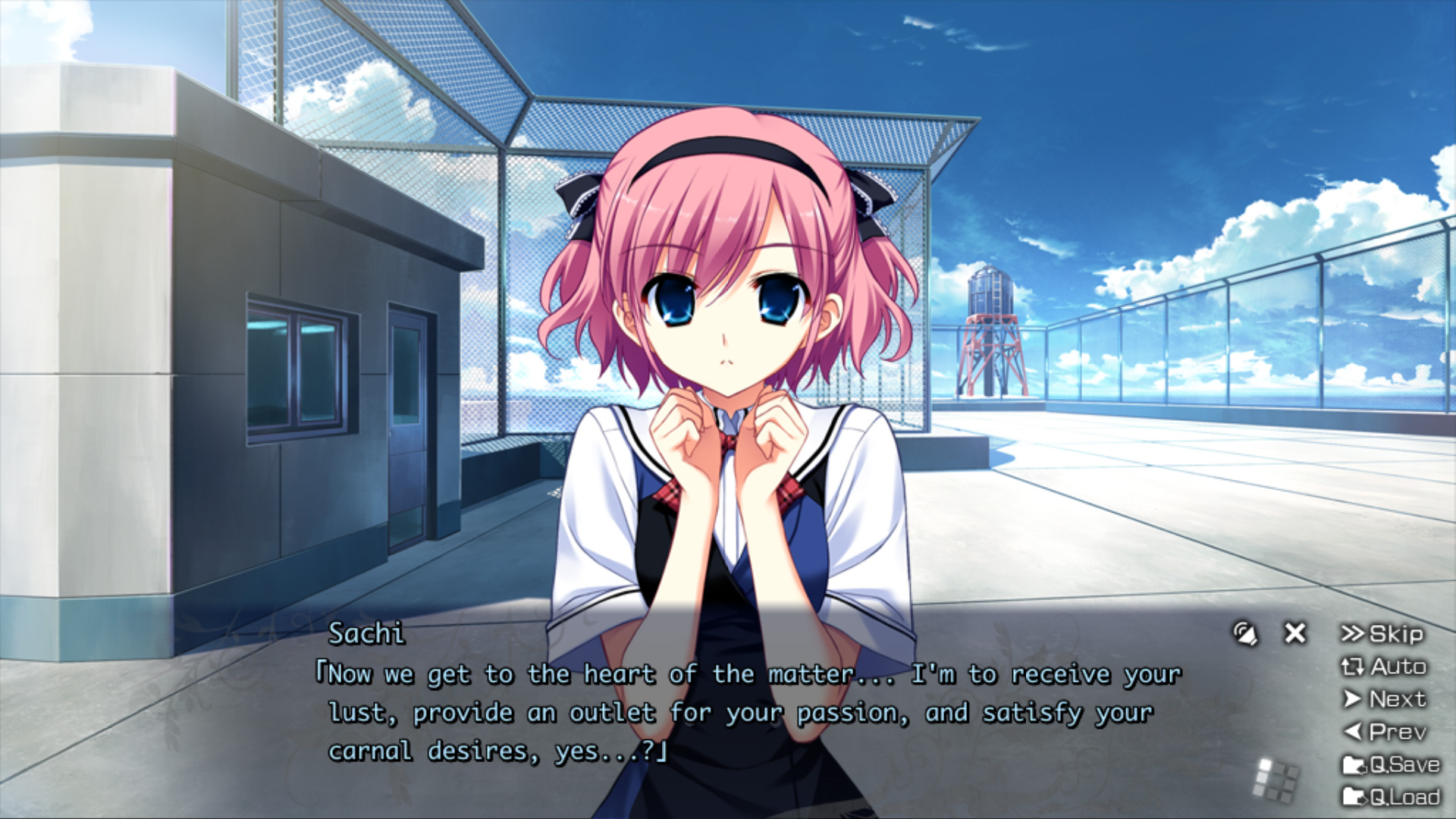1456x819 pixels.
Task: Replay the voice line with the speaker icon
Action: tap(1244, 633)
